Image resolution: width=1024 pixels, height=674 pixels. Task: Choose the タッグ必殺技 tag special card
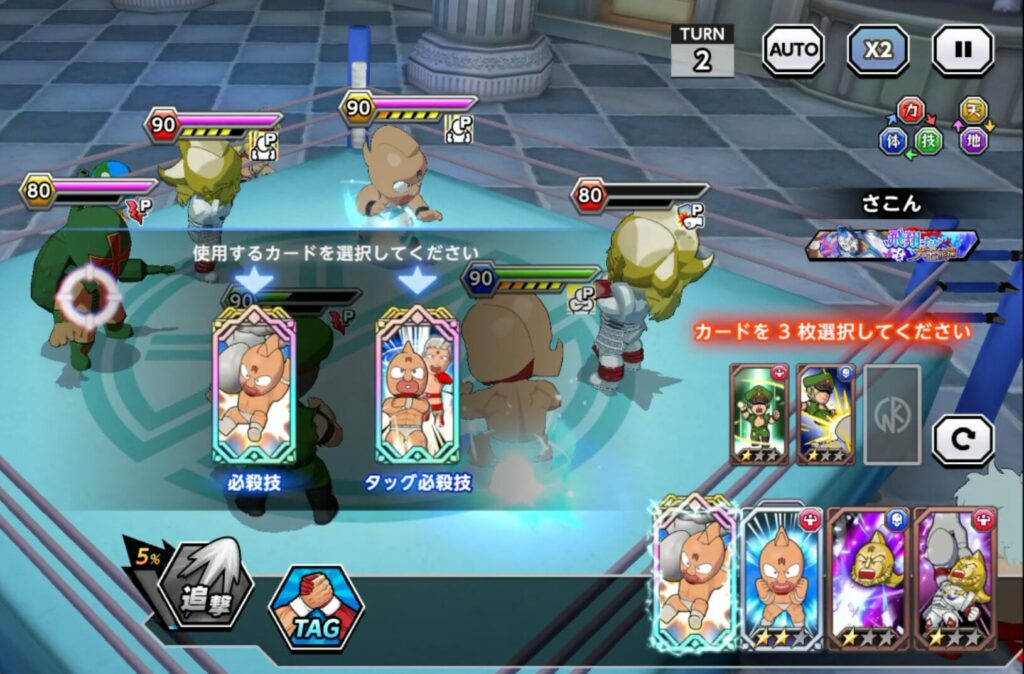pyautogui.click(x=417, y=386)
